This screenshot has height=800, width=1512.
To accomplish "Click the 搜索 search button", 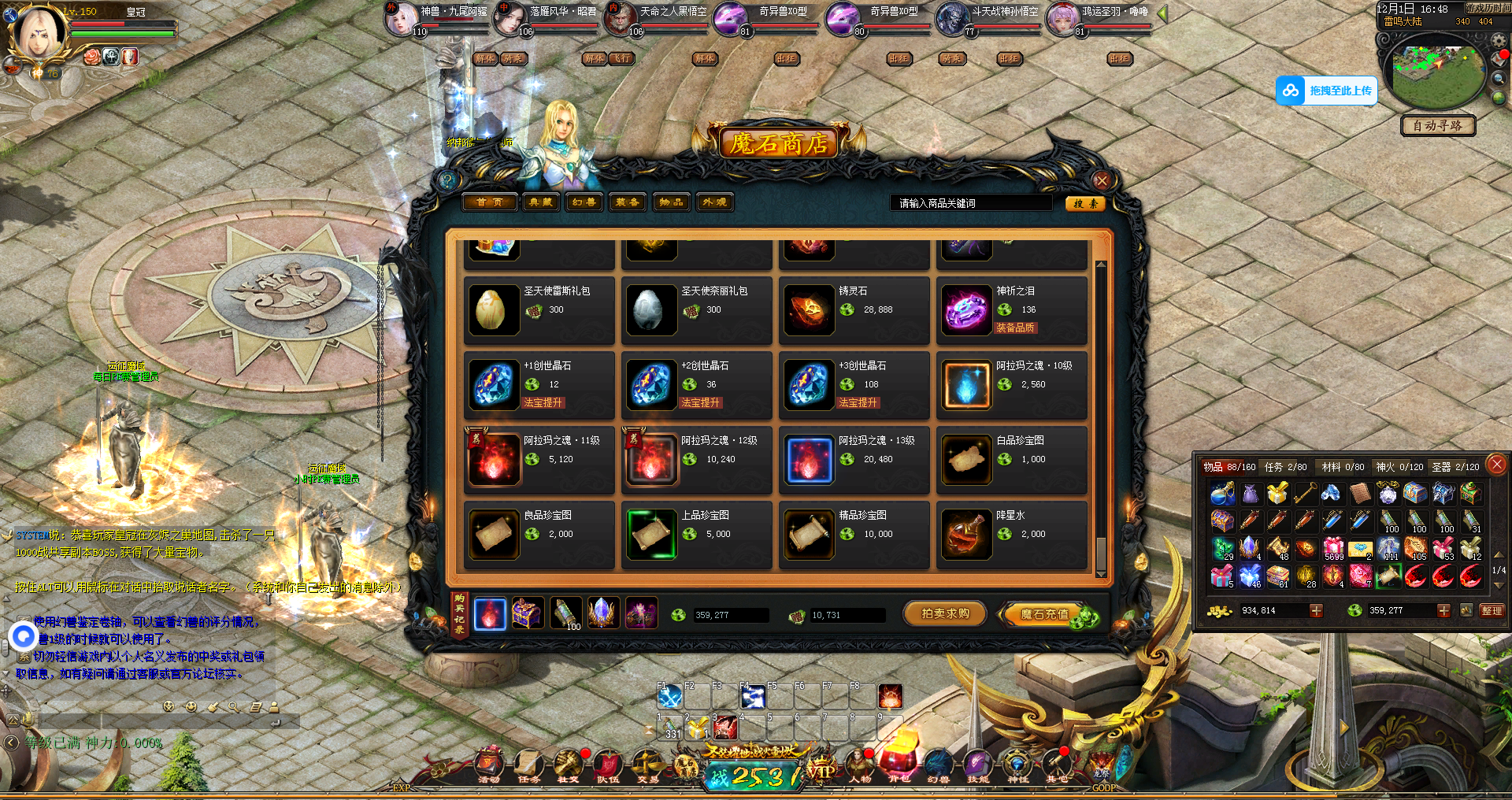I will 1085,203.
